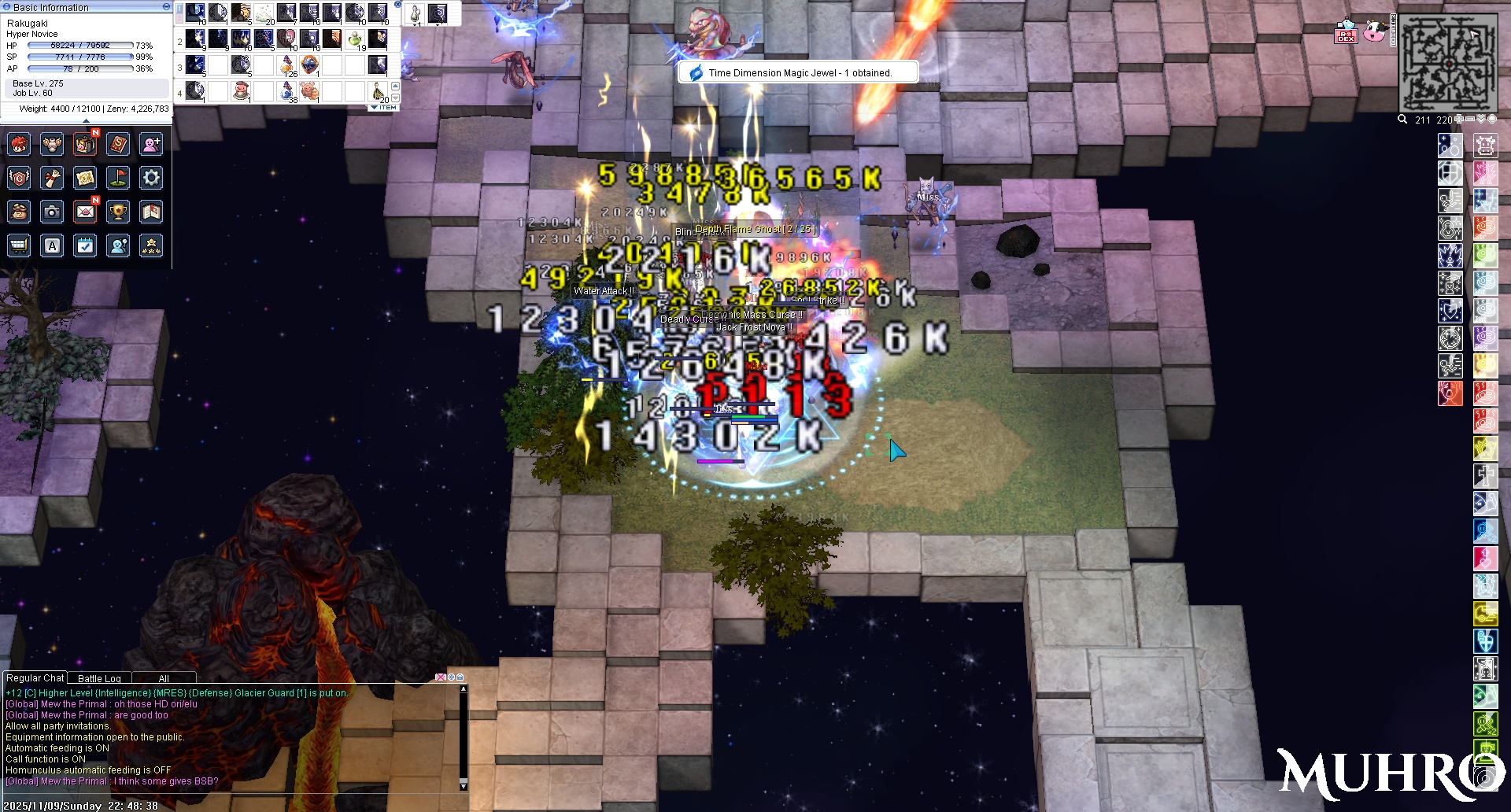Zoom in the minimap with plus button
The height and width of the screenshot is (812, 1511).
1458,120
